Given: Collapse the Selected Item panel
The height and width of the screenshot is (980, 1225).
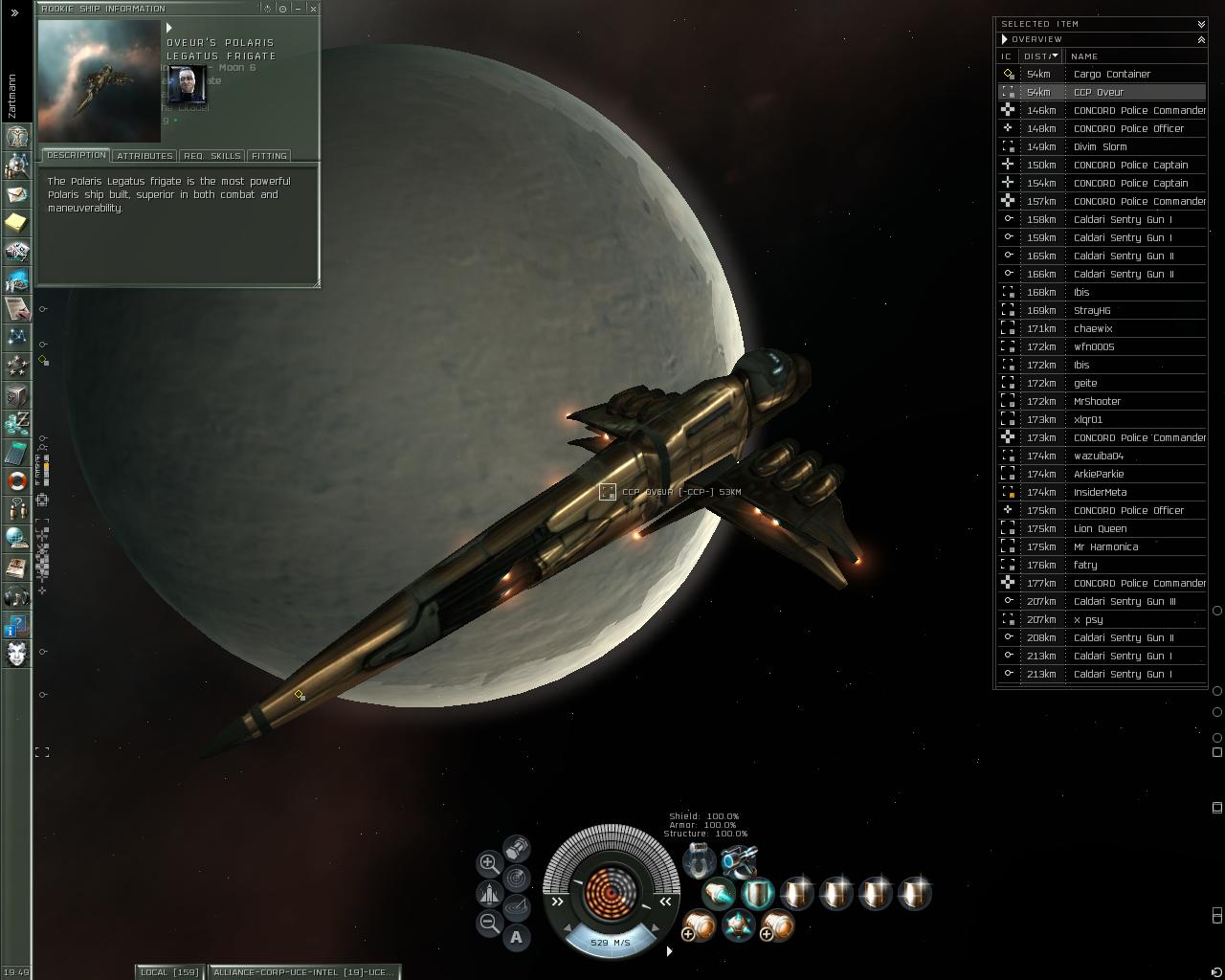Looking at the screenshot, I should (1201, 24).
